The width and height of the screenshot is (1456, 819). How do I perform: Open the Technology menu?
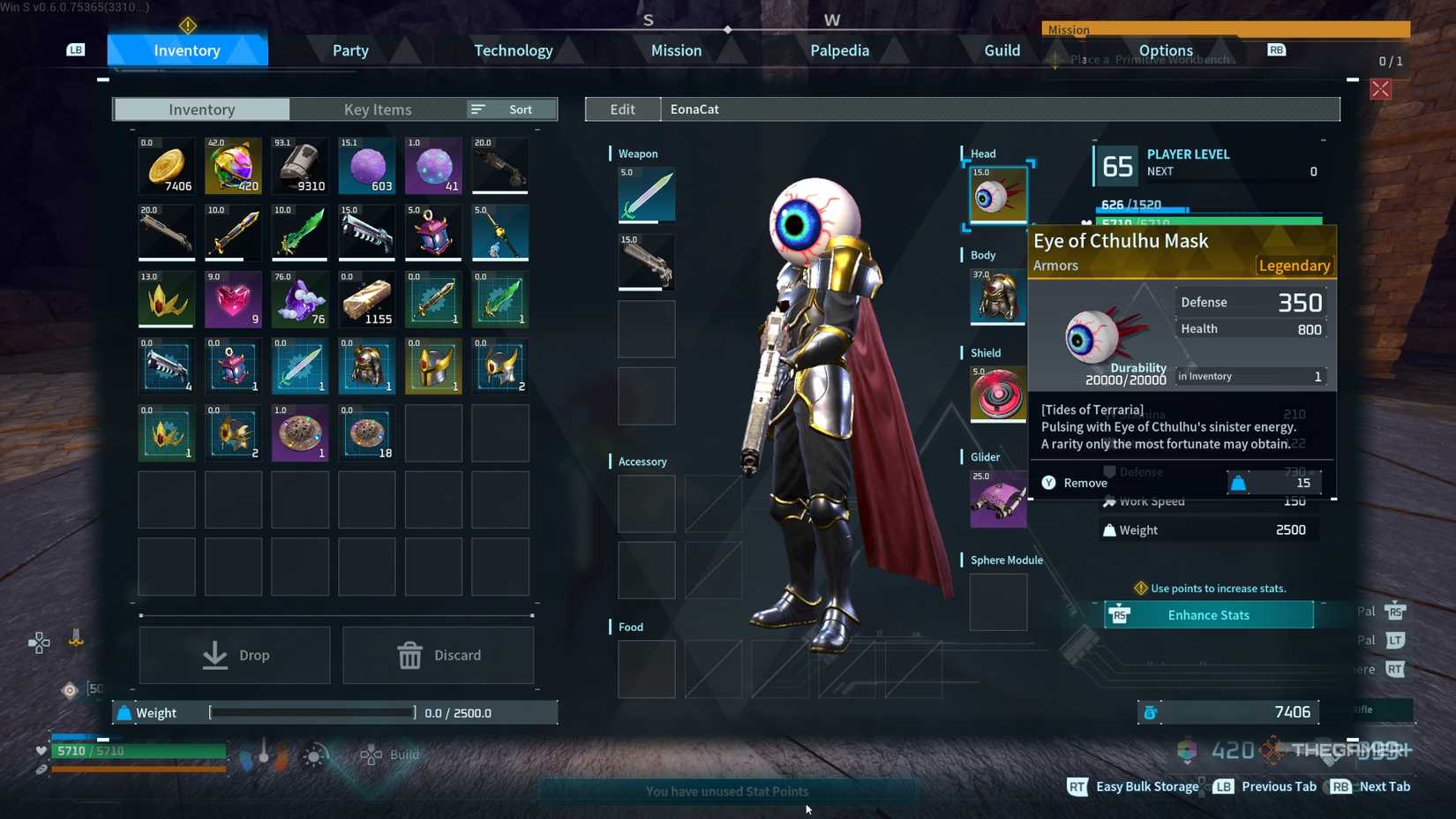pos(514,50)
